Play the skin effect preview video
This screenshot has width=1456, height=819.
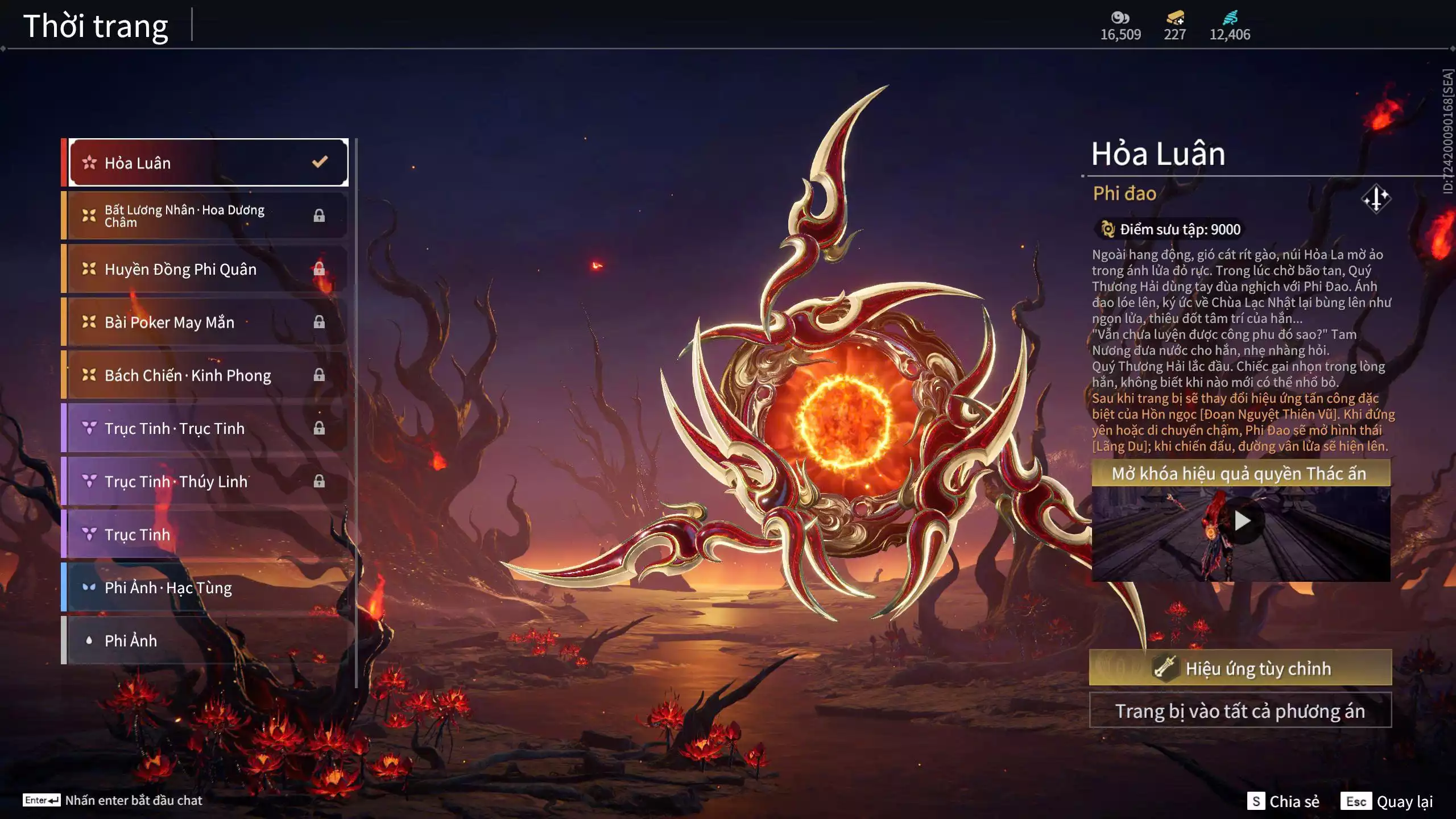click(1242, 521)
